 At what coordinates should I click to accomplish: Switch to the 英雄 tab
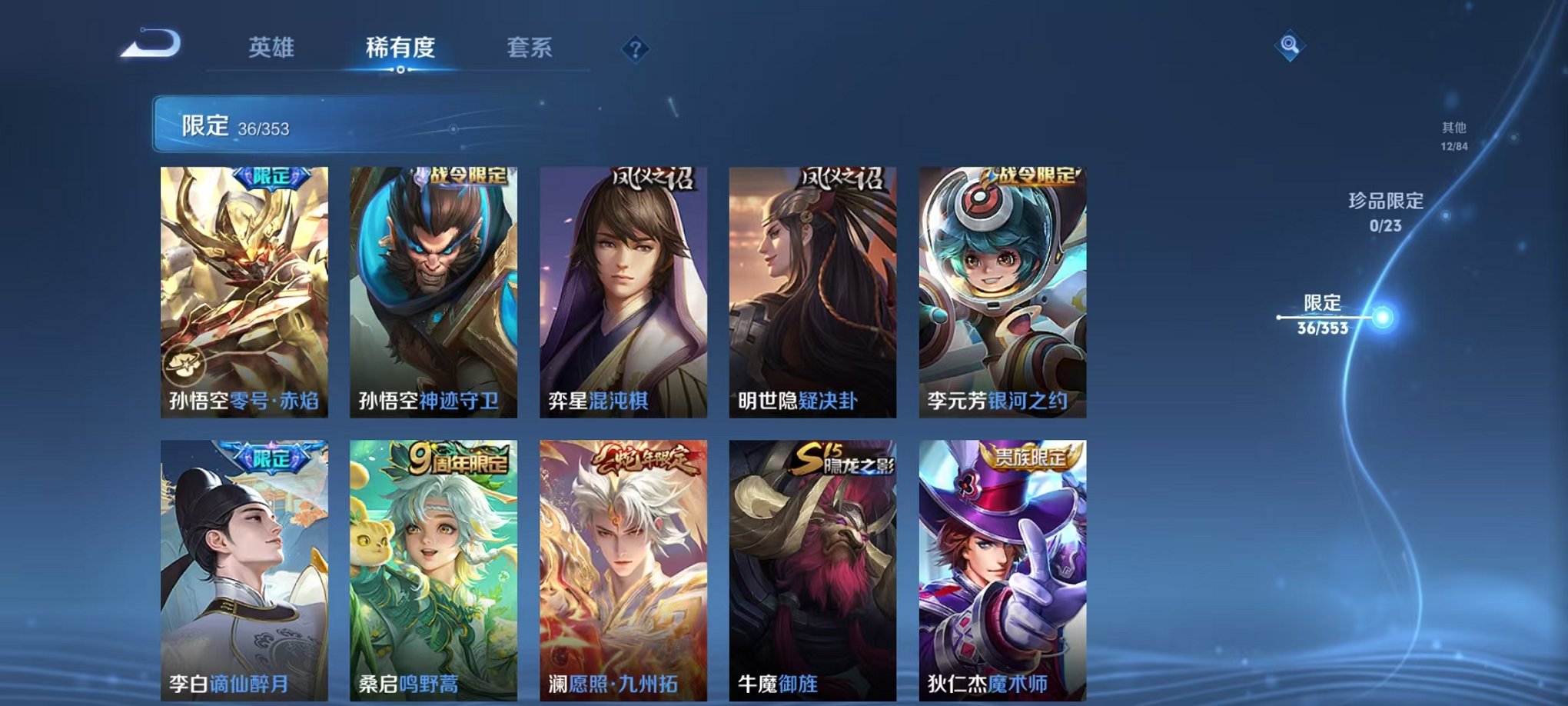(x=271, y=48)
